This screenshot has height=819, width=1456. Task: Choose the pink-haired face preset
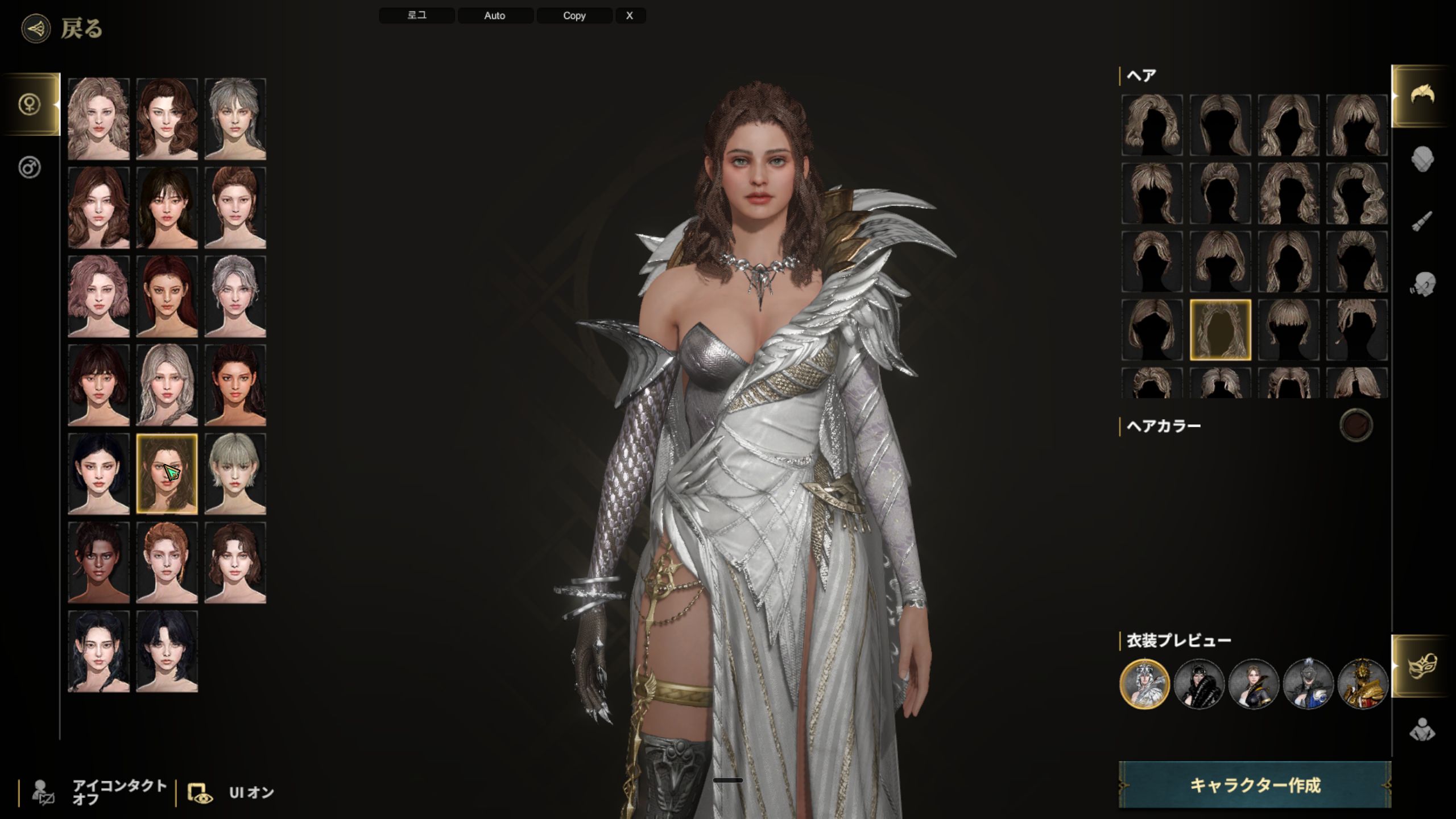click(x=98, y=296)
